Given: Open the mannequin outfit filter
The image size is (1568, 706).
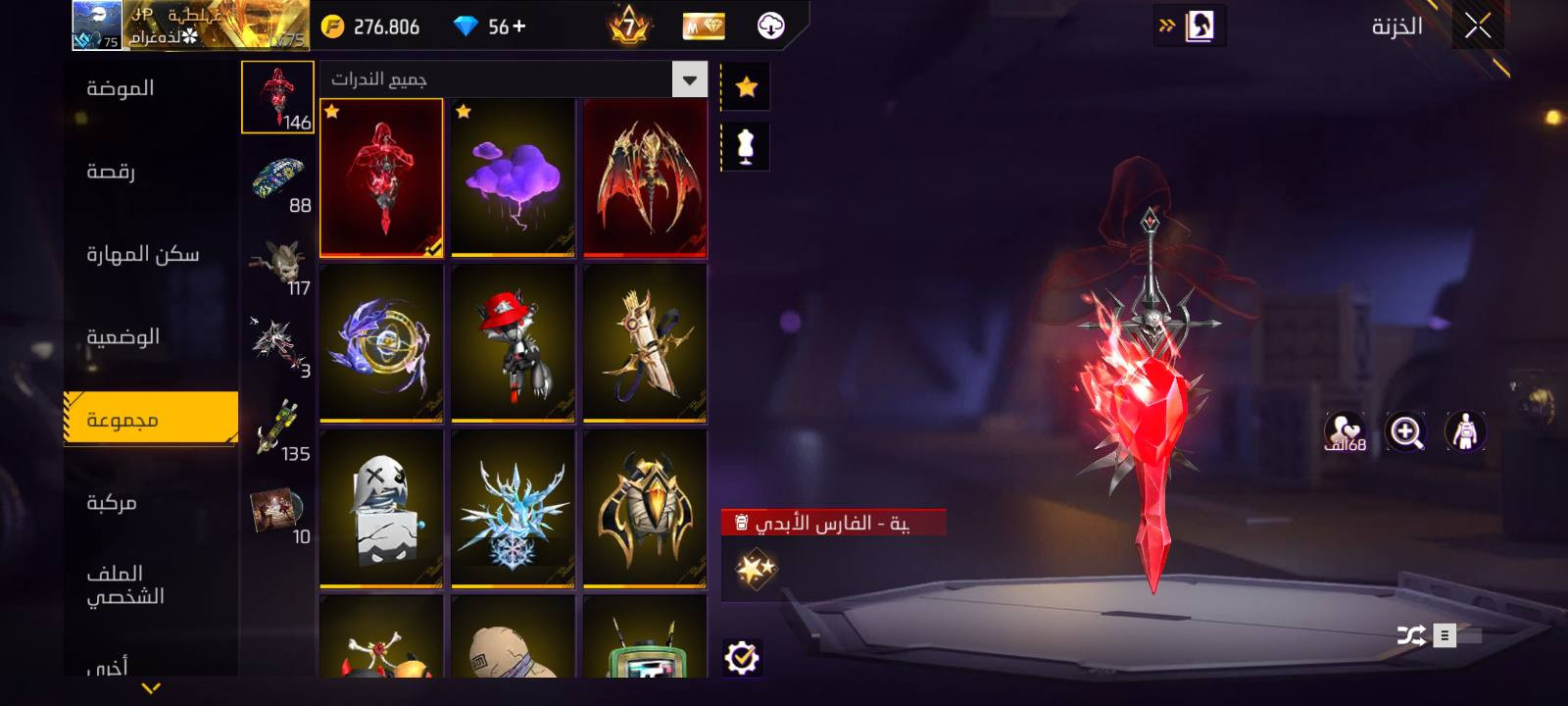Looking at the screenshot, I should (746, 147).
